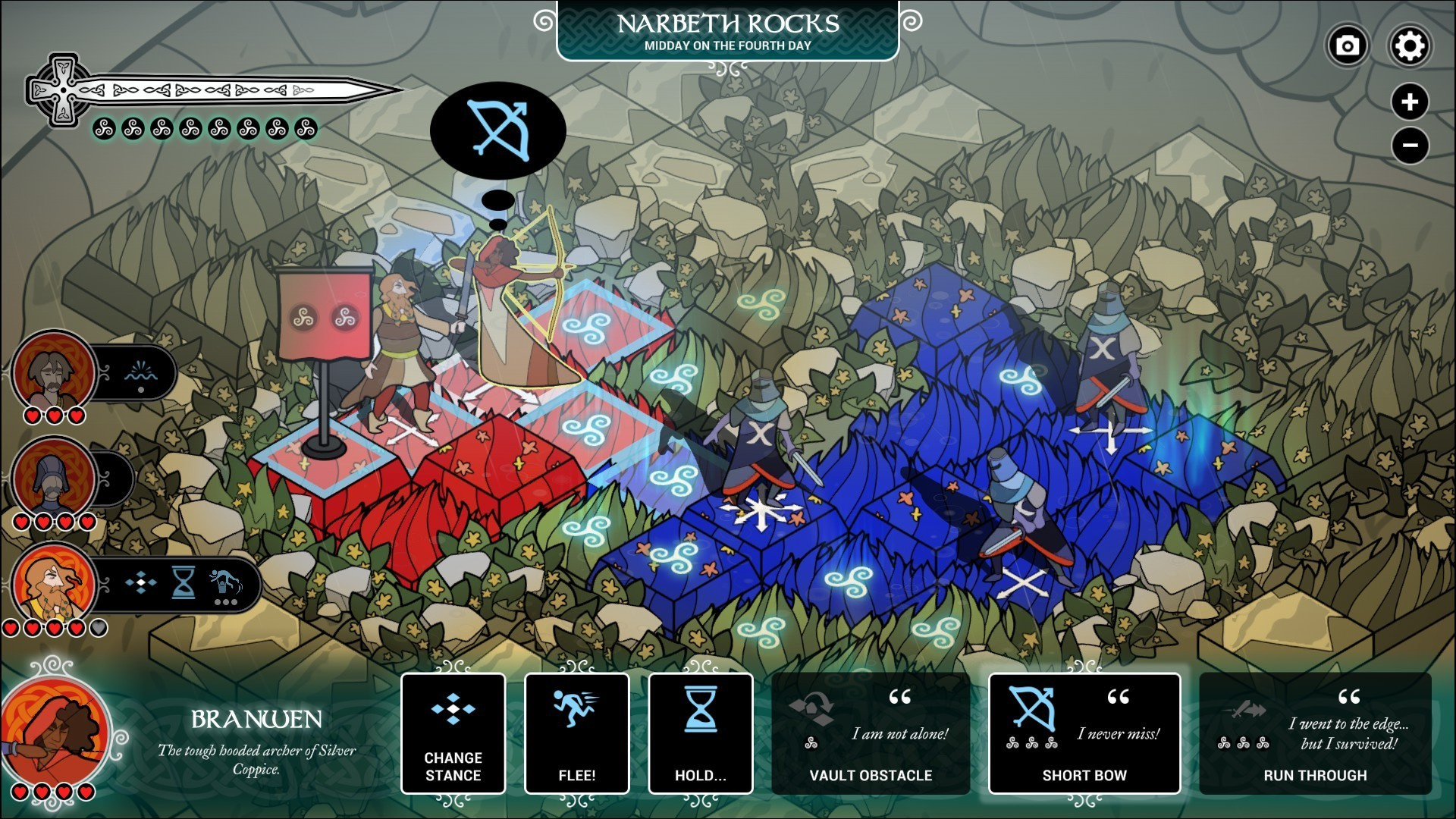The image size is (1456, 819).
Task: Click the red triskele tile beside Branwen
Action: pos(588,329)
